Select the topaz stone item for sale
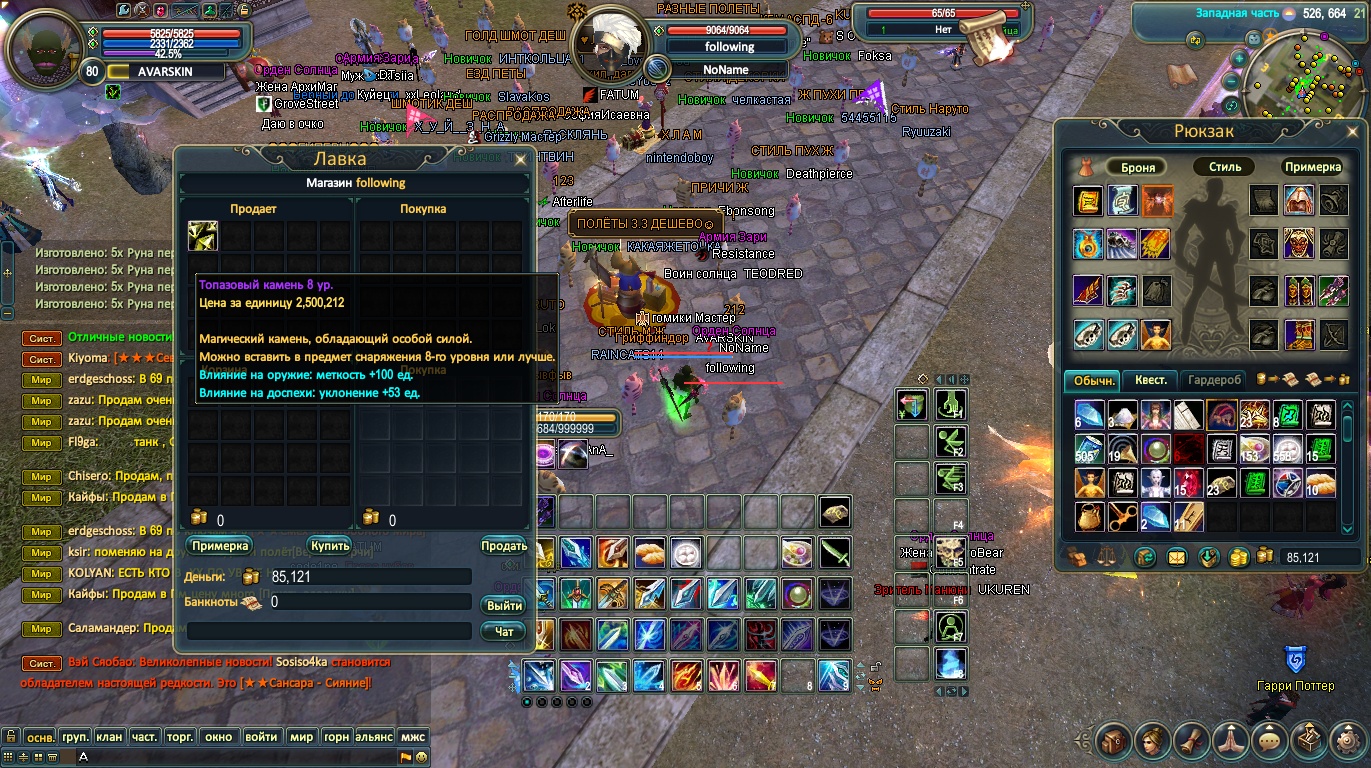Image resolution: width=1371 pixels, height=768 pixels. [203, 236]
